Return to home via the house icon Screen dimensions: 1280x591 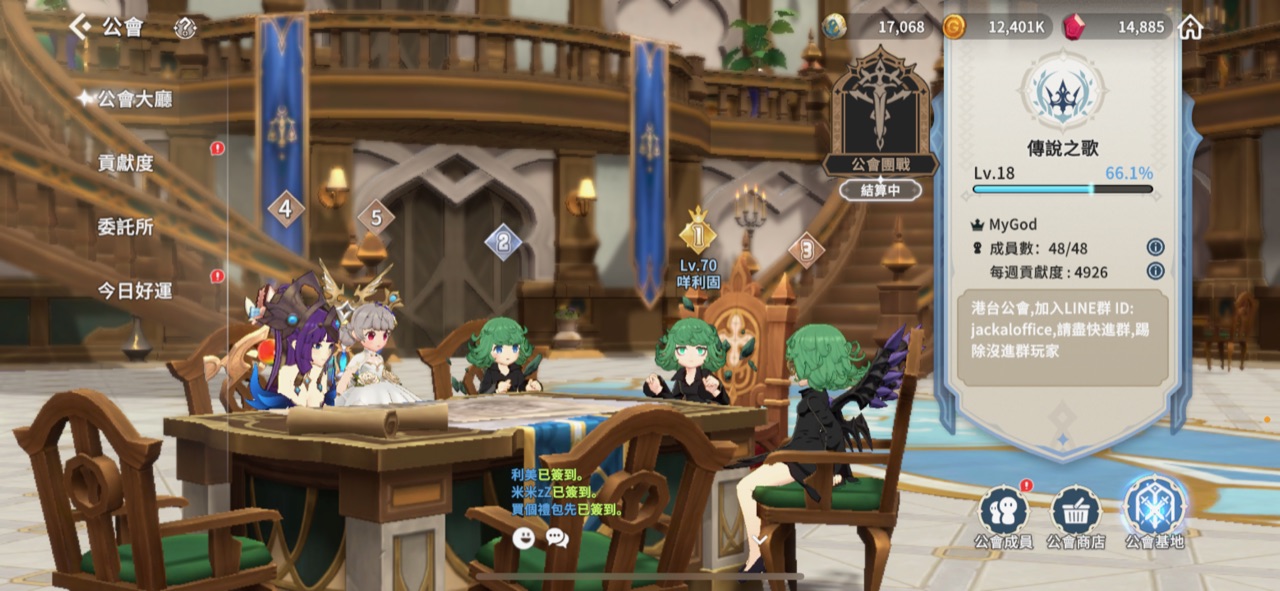pyautogui.click(x=1190, y=27)
